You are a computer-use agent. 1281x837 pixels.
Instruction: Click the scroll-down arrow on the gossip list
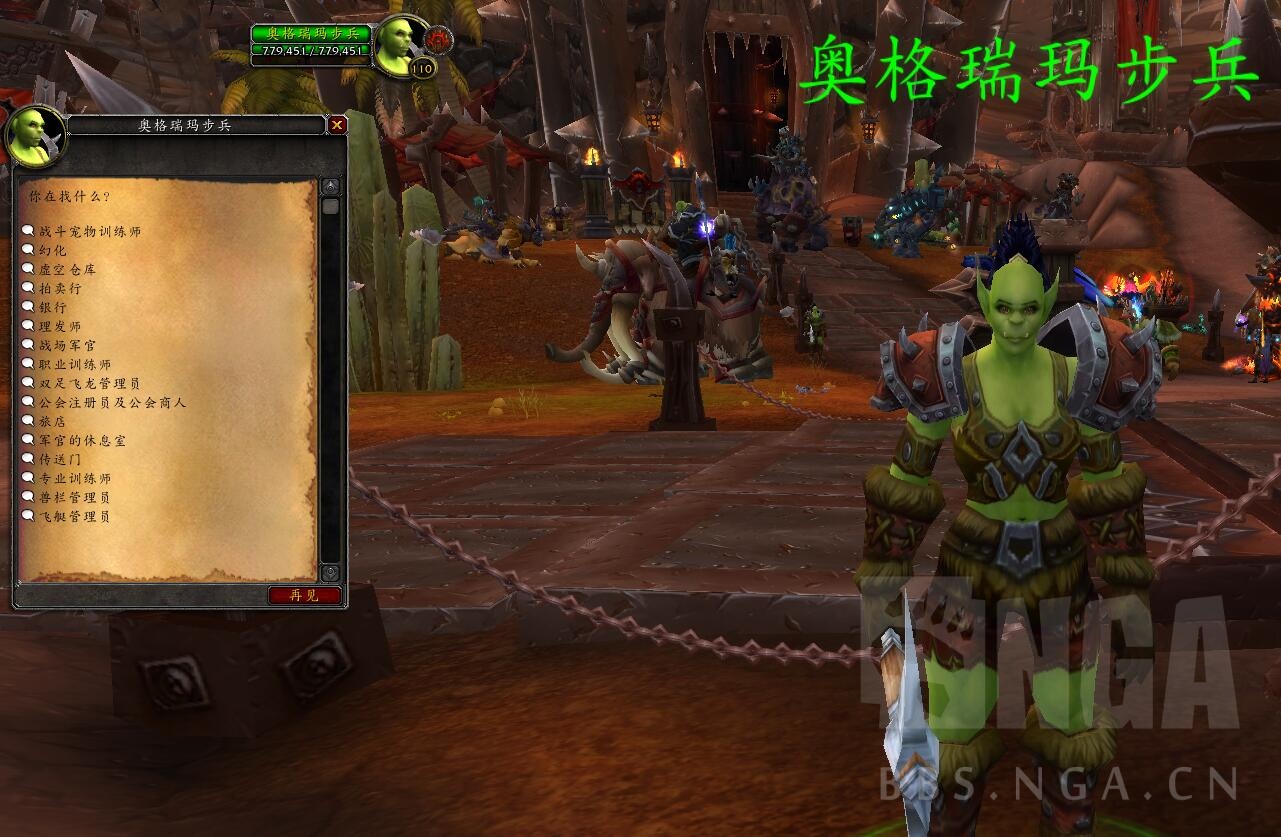(330, 573)
